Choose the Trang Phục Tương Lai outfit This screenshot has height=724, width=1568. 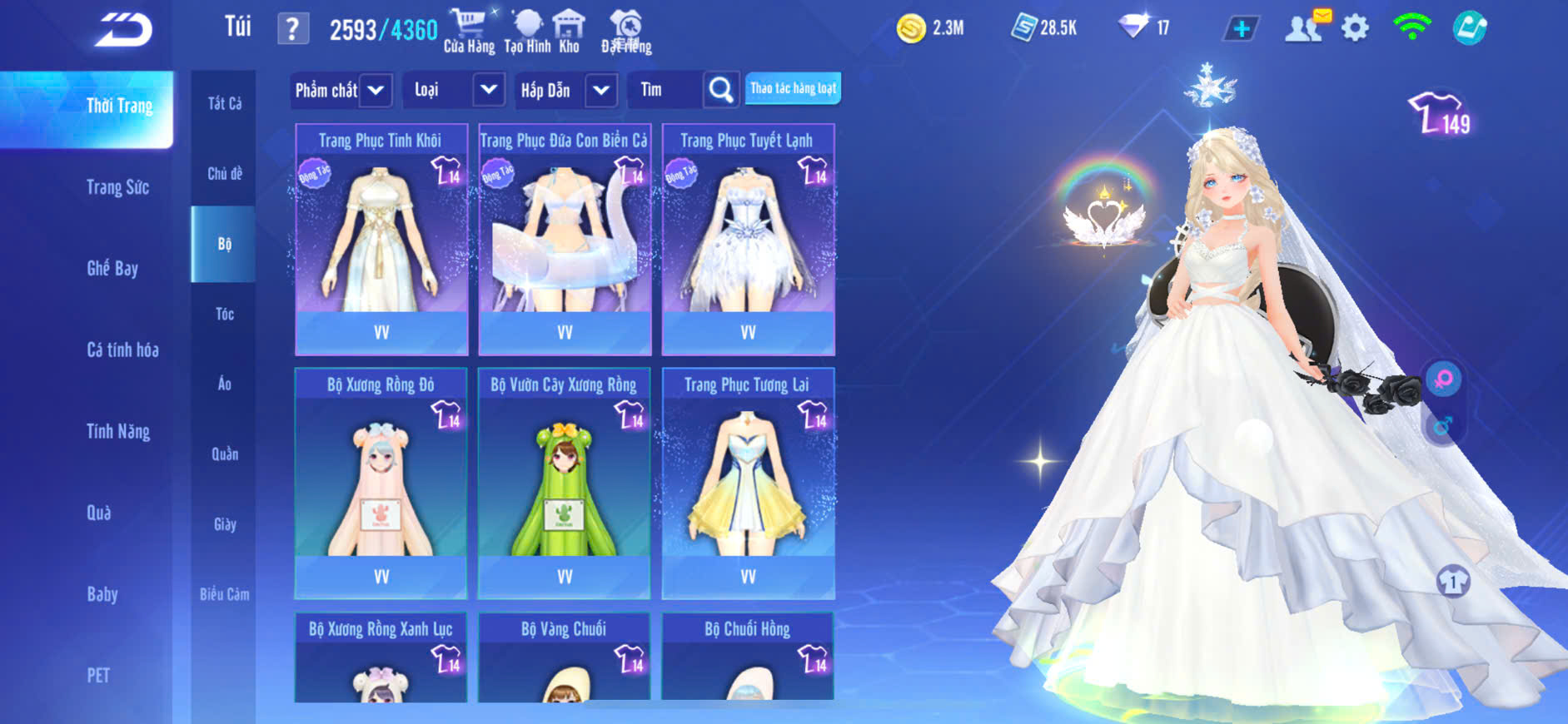748,483
